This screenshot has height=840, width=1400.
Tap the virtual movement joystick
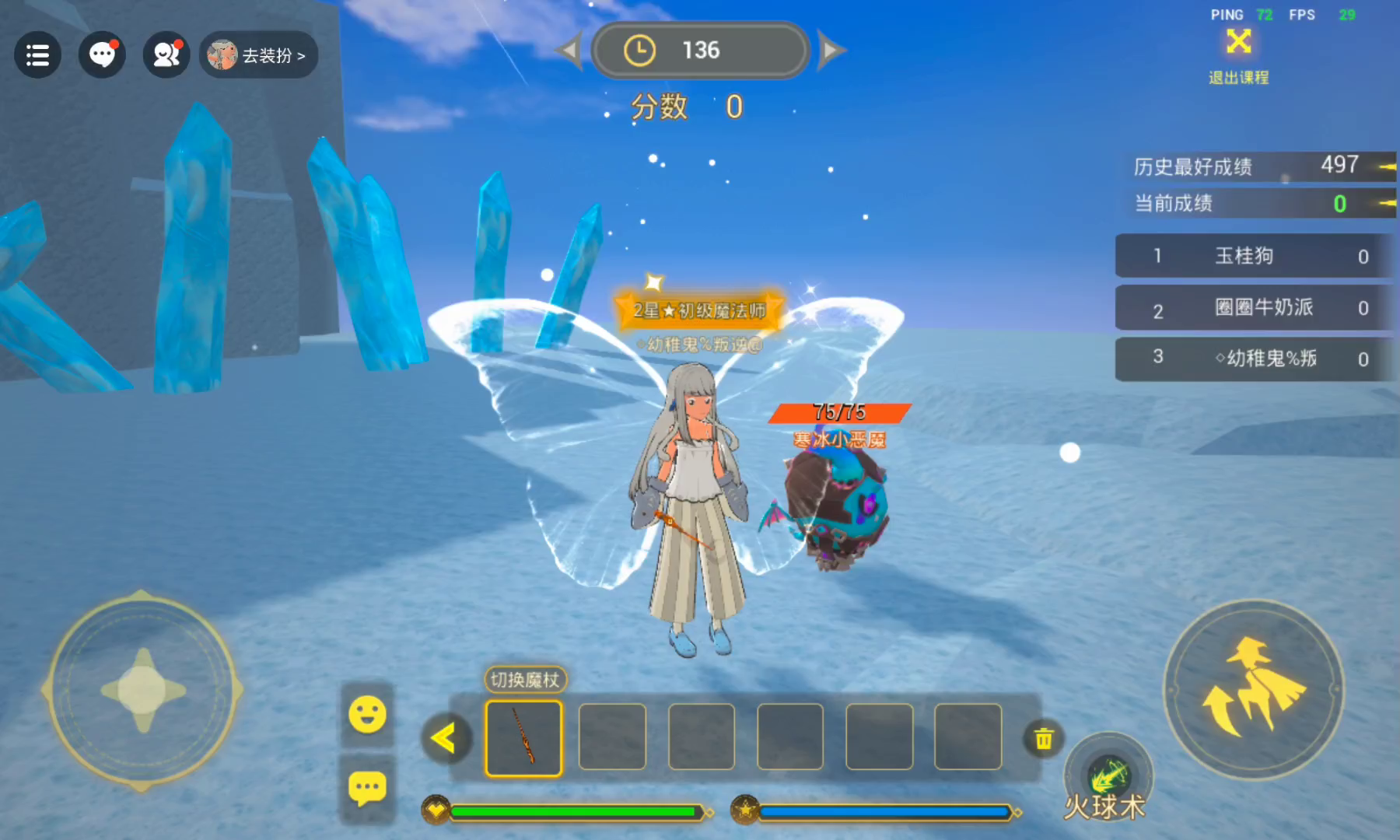tap(142, 690)
